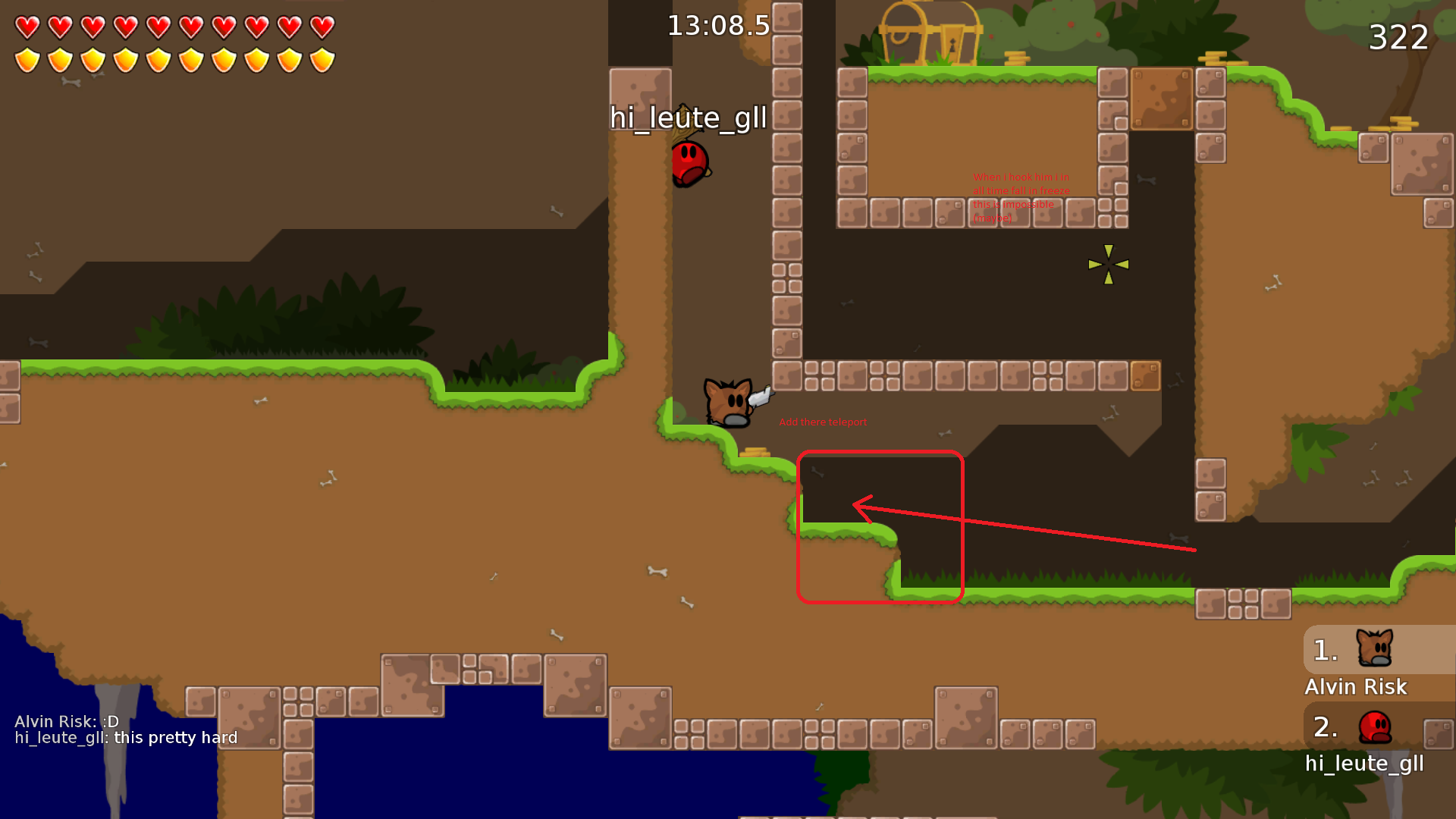
Task: Select "Alvin Risk" in the leaderboard
Action: 1355,687
